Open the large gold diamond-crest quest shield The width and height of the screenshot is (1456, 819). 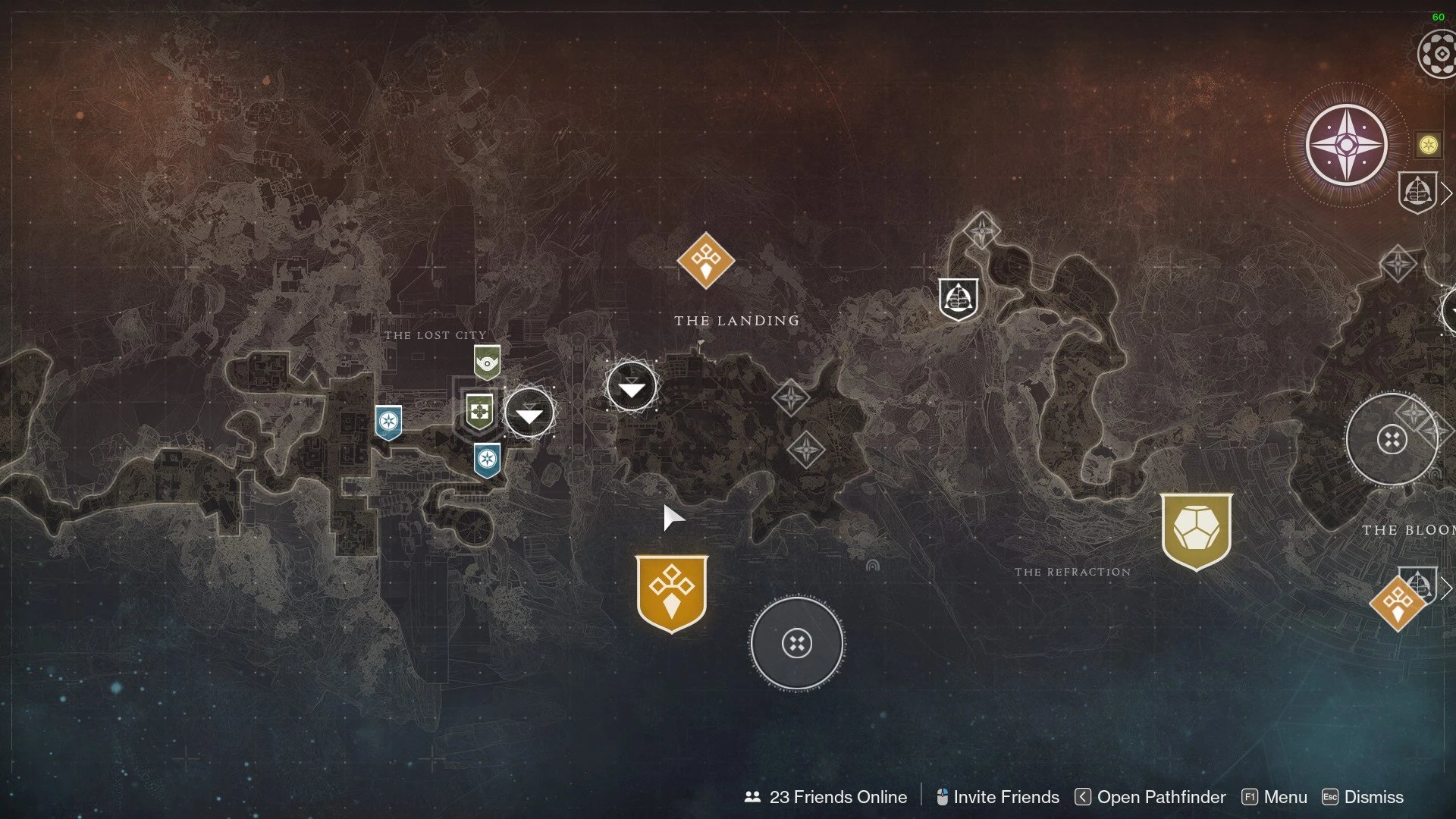point(672,593)
